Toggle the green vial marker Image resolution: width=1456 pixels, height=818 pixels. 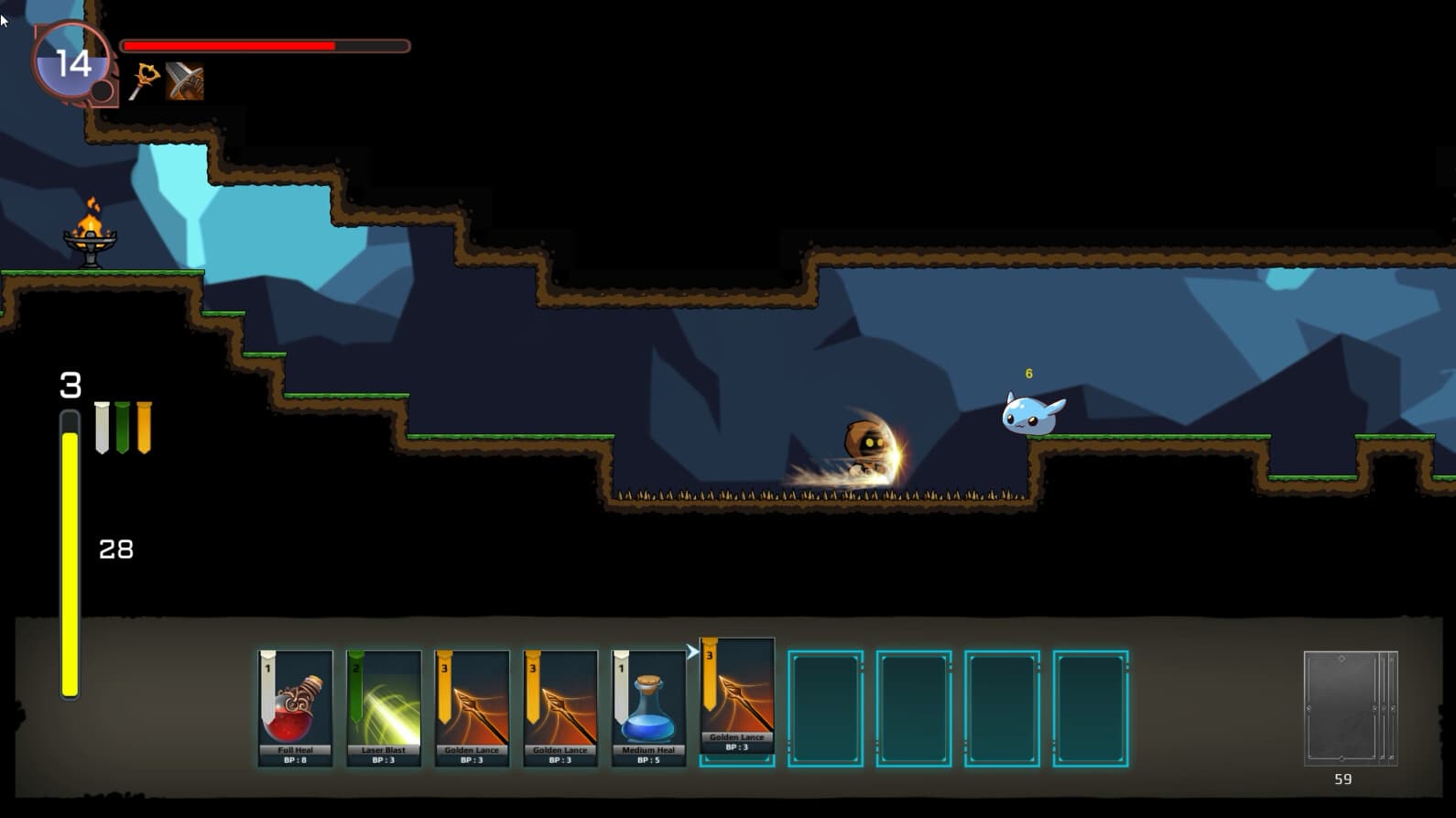pyautogui.click(x=123, y=426)
